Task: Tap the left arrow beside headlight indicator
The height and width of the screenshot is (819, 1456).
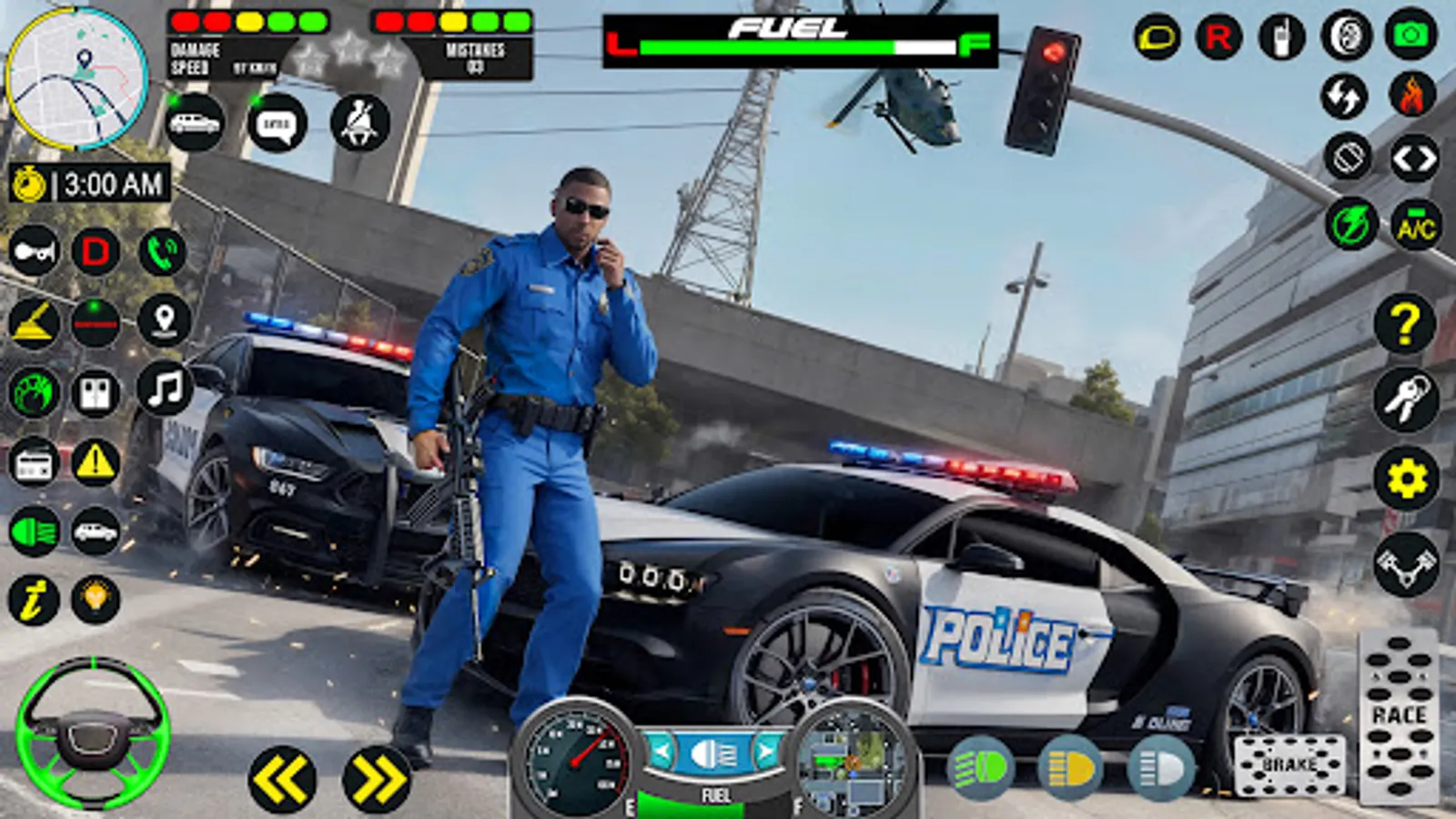Action: tap(662, 753)
